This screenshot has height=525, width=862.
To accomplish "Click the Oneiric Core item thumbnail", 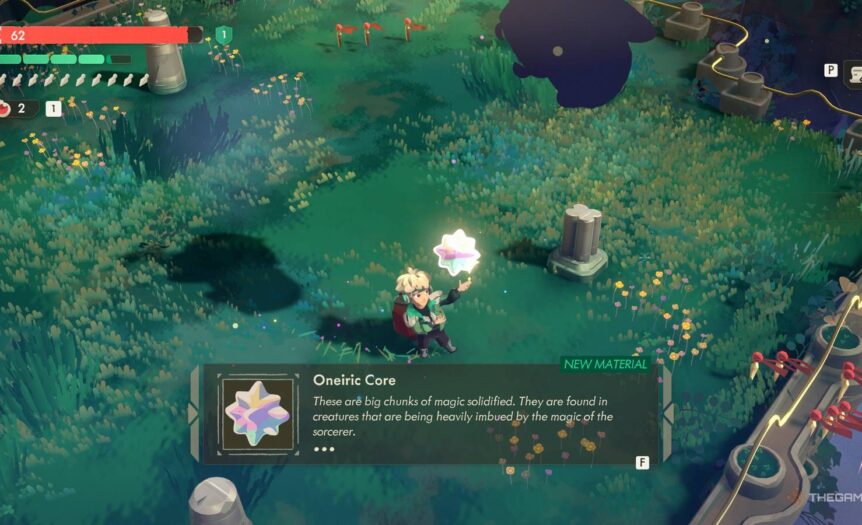I will point(258,413).
